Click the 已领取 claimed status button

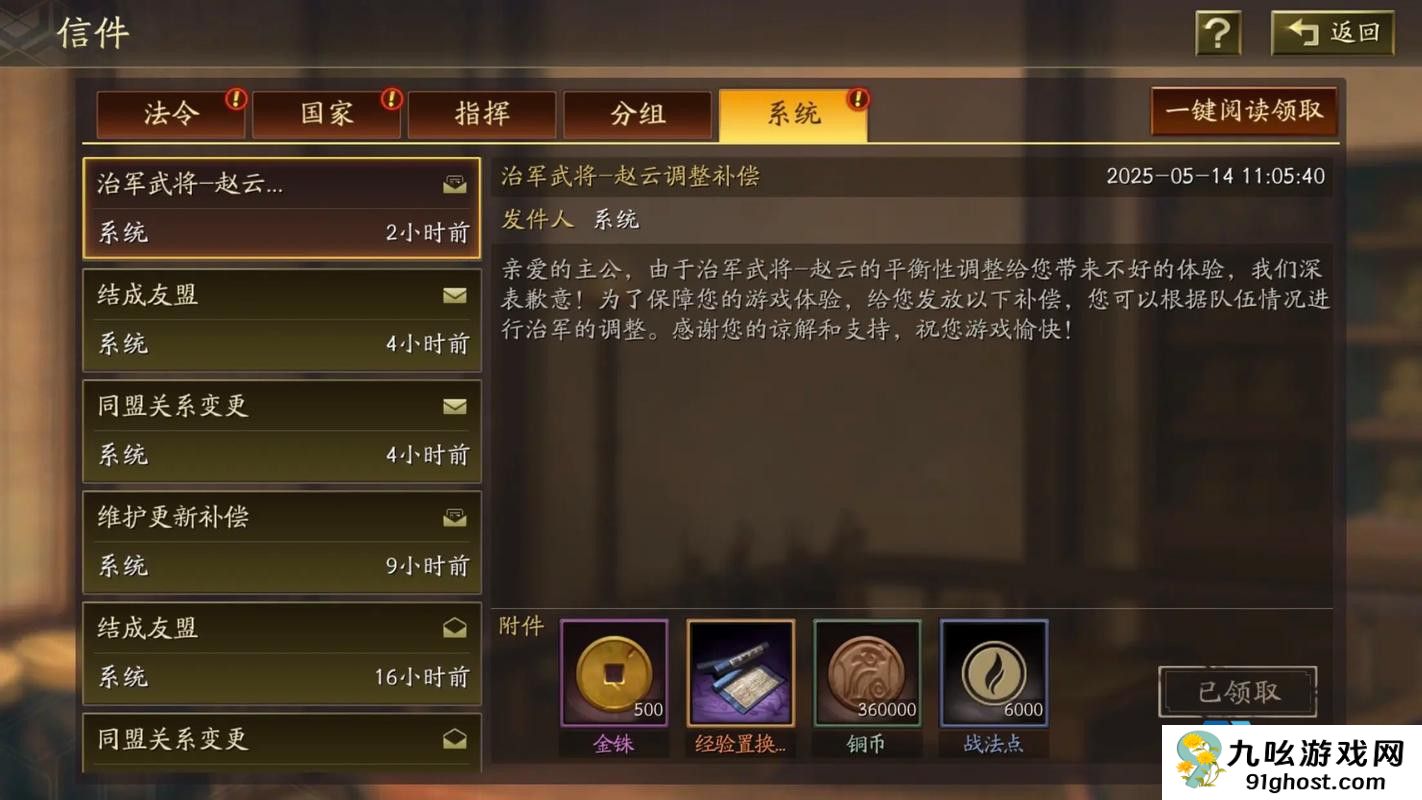coord(1237,691)
